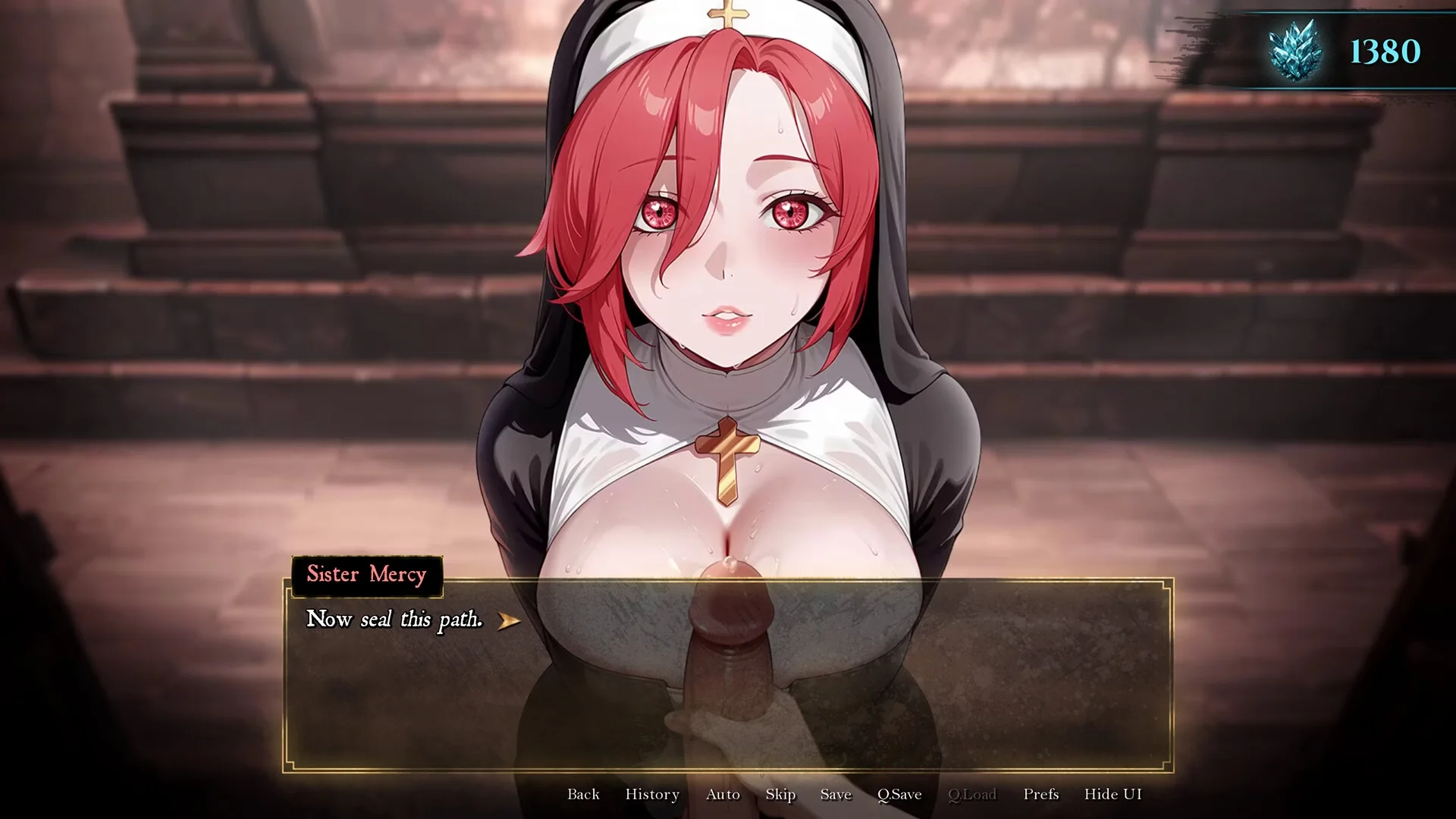Open the dialogue History log
1456x819 pixels.
(652, 794)
